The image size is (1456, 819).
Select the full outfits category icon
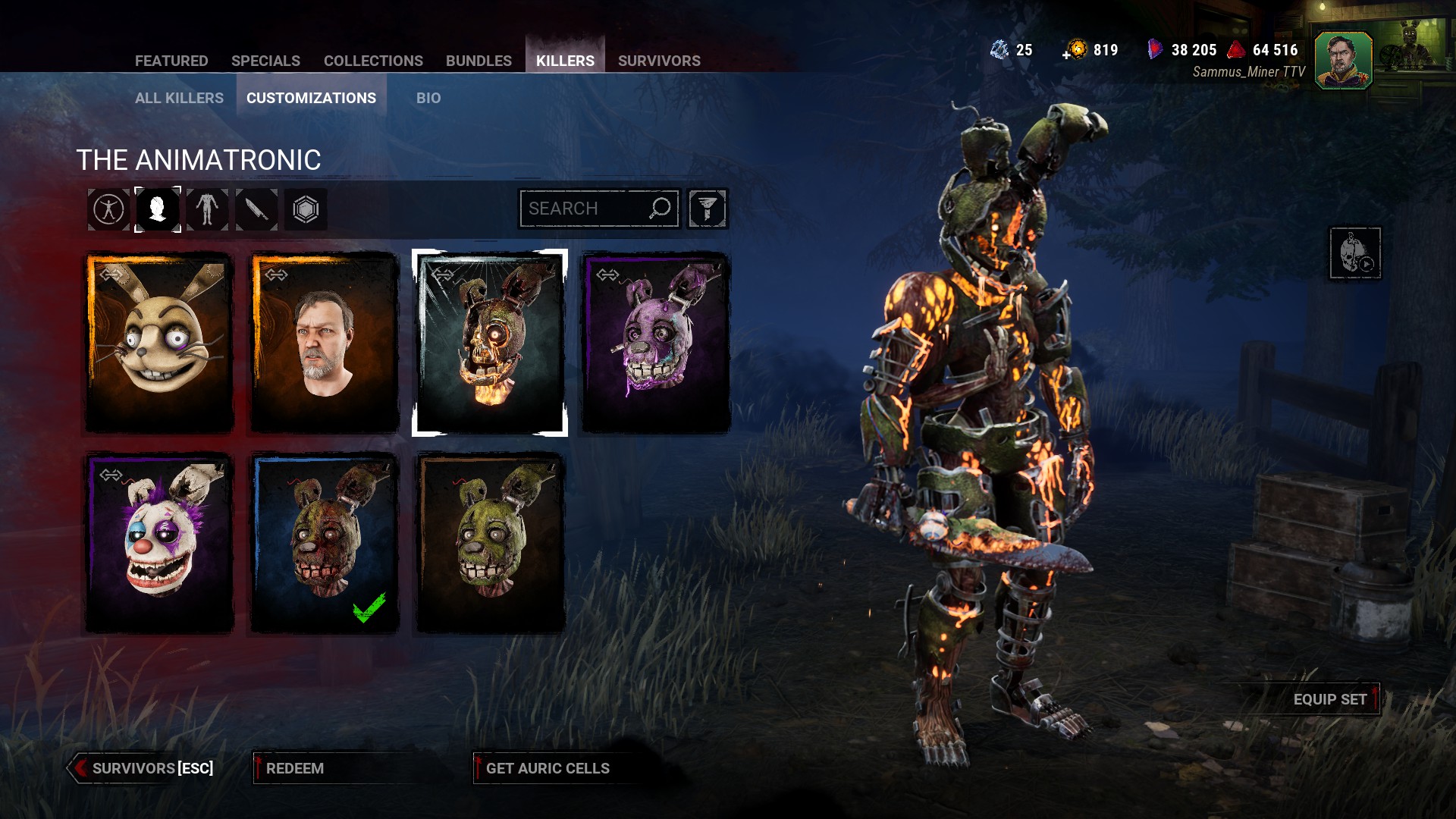(x=108, y=209)
